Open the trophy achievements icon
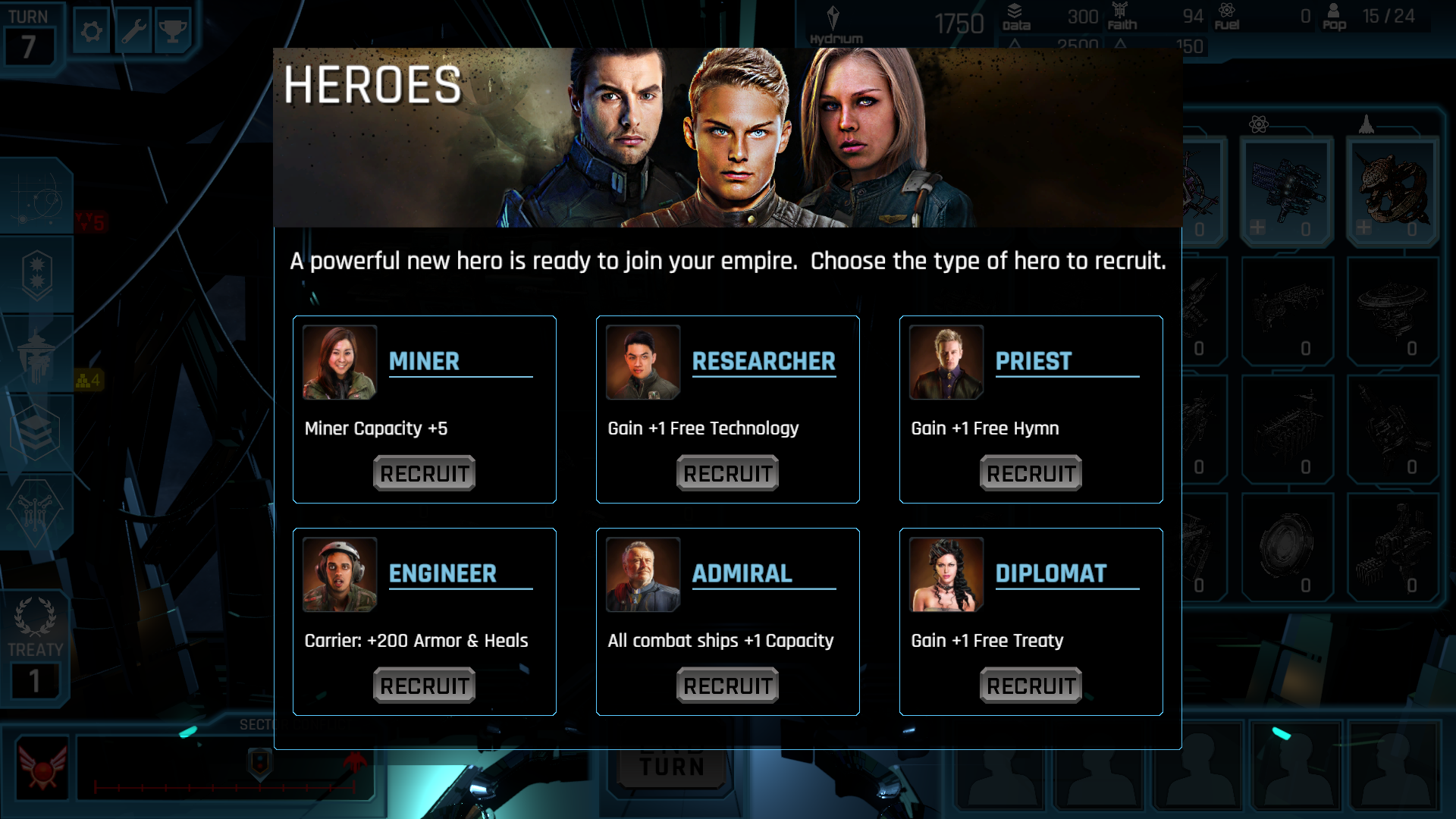 [173, 32]
